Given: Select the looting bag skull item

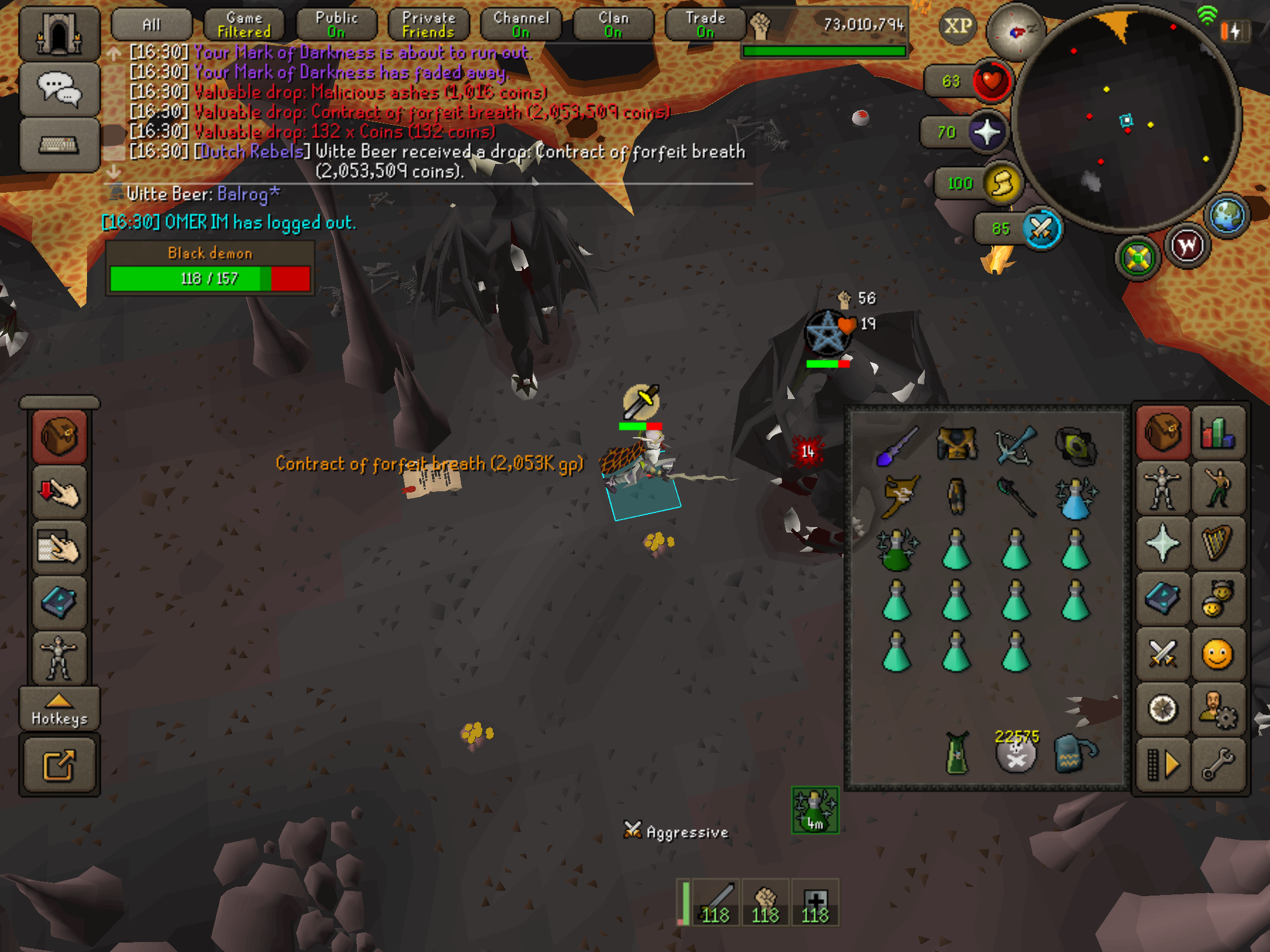Looking at the screenshot, I should (x=1017, y=755).
